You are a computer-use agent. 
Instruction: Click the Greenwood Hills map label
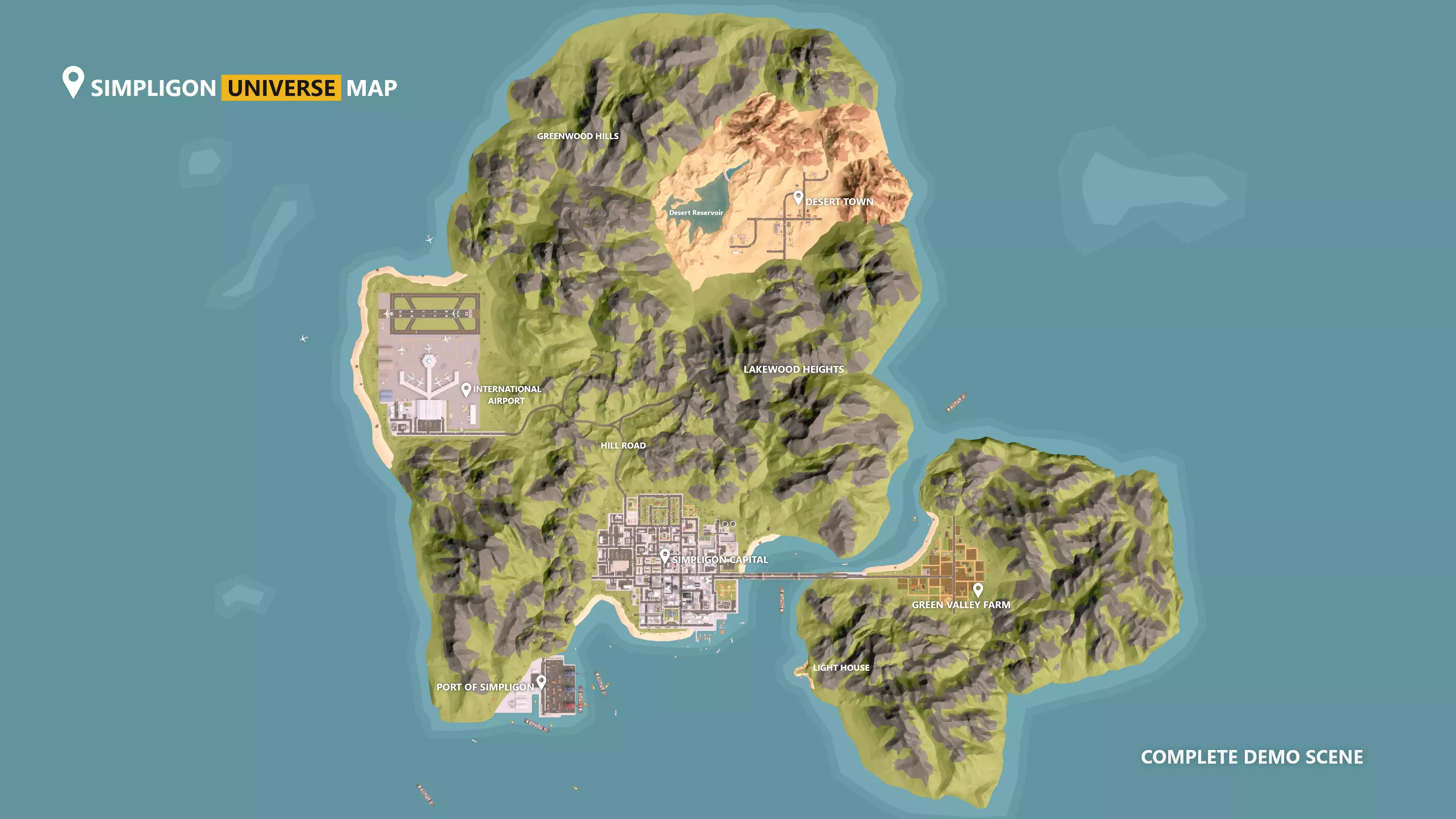pos(577,136)
